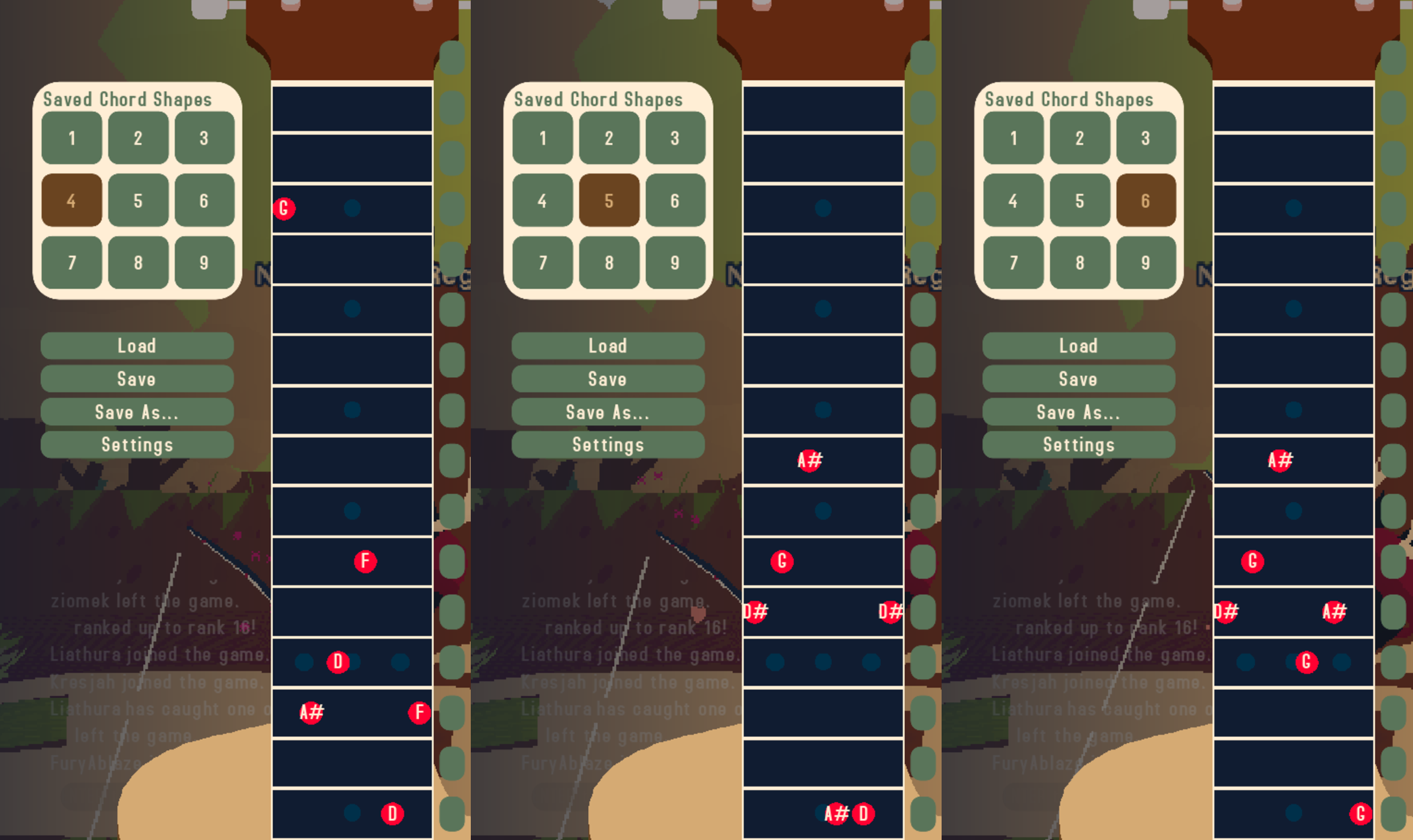Click saved chord slot 1
This screenshot has width=1413, height=840.
point(72,139)
